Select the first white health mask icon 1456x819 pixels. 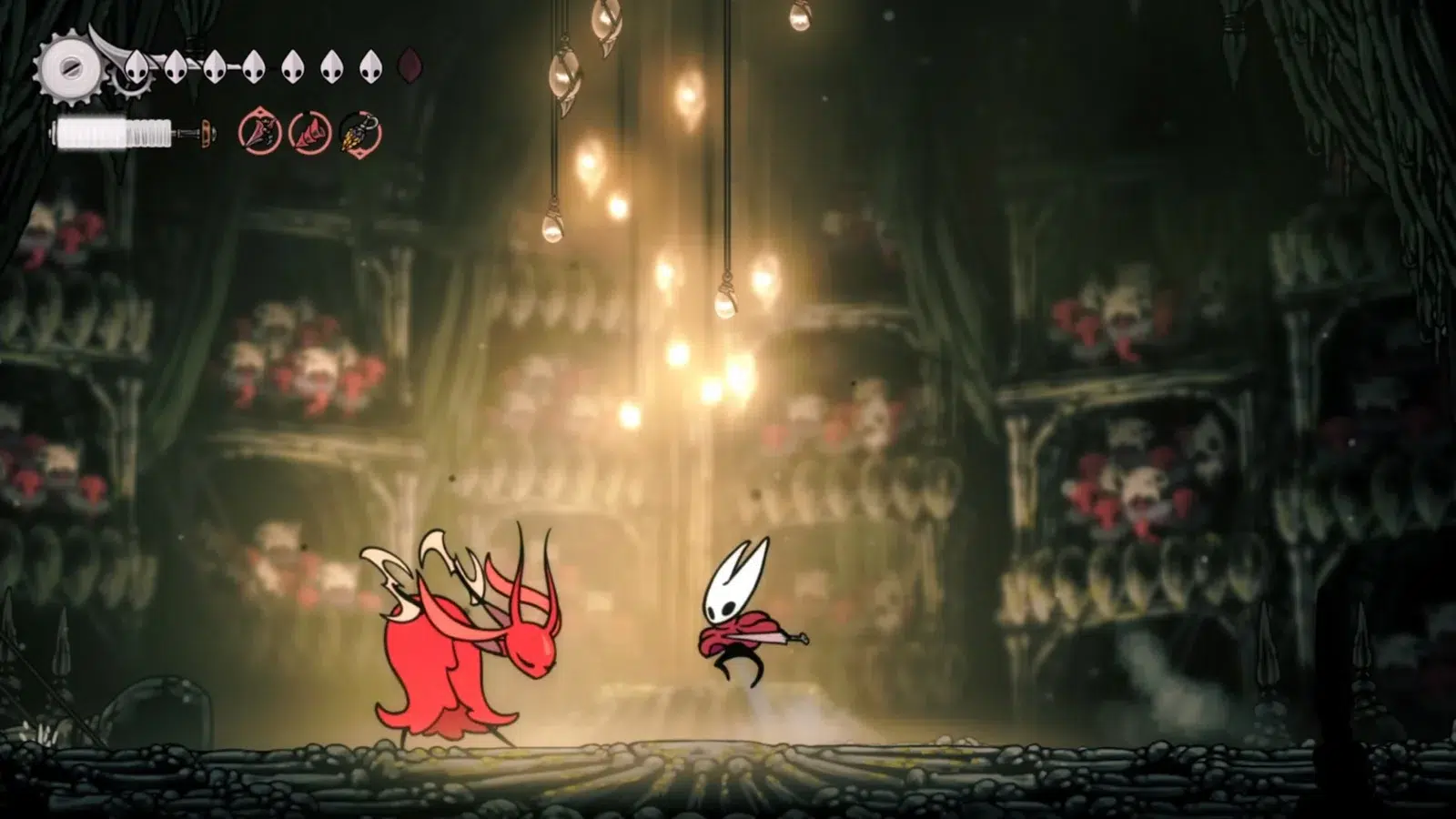coord(136,66)
